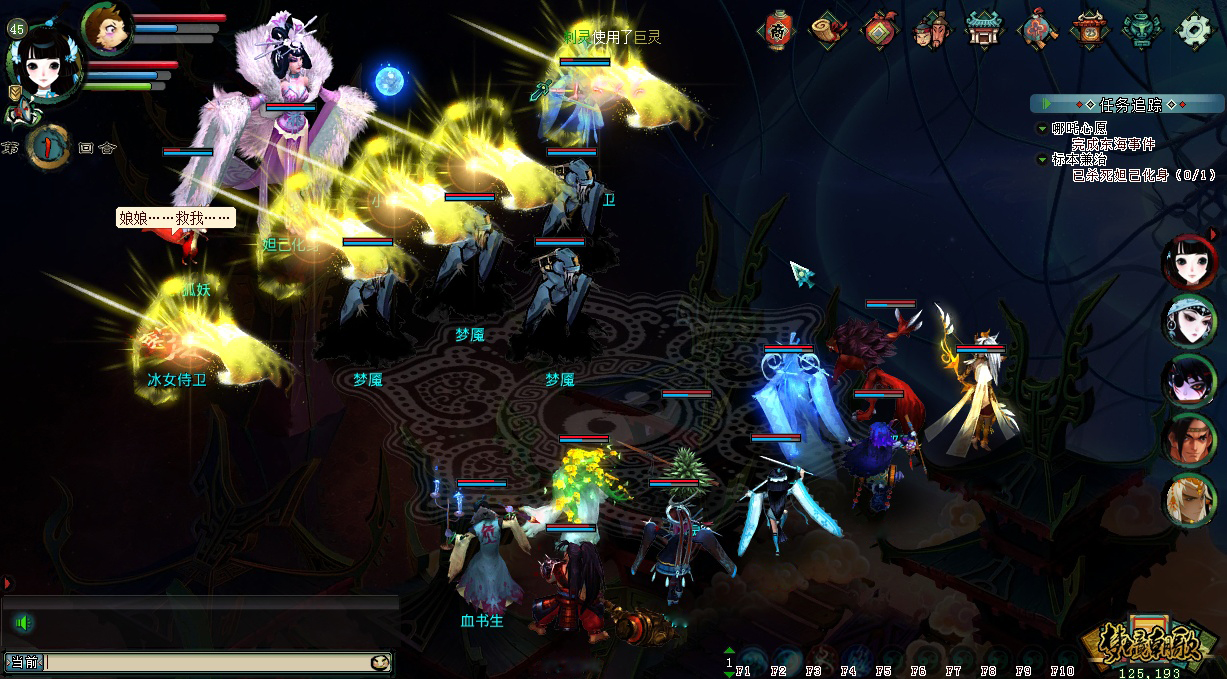1227x679 pixels.
Task: Toggle the green speaker voice icon
Action: (23, 624)
